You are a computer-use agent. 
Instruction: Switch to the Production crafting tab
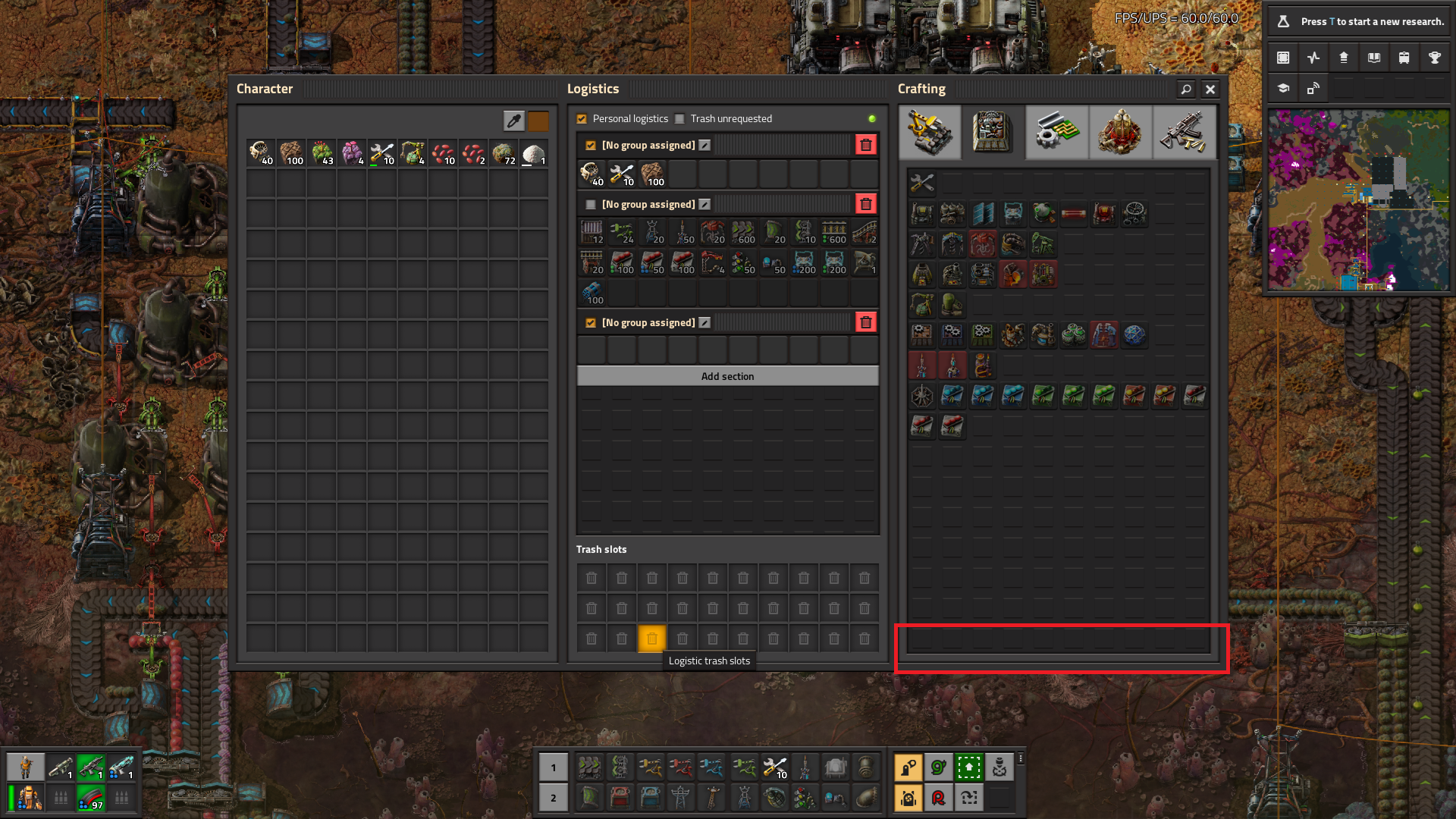pos(993,132)
